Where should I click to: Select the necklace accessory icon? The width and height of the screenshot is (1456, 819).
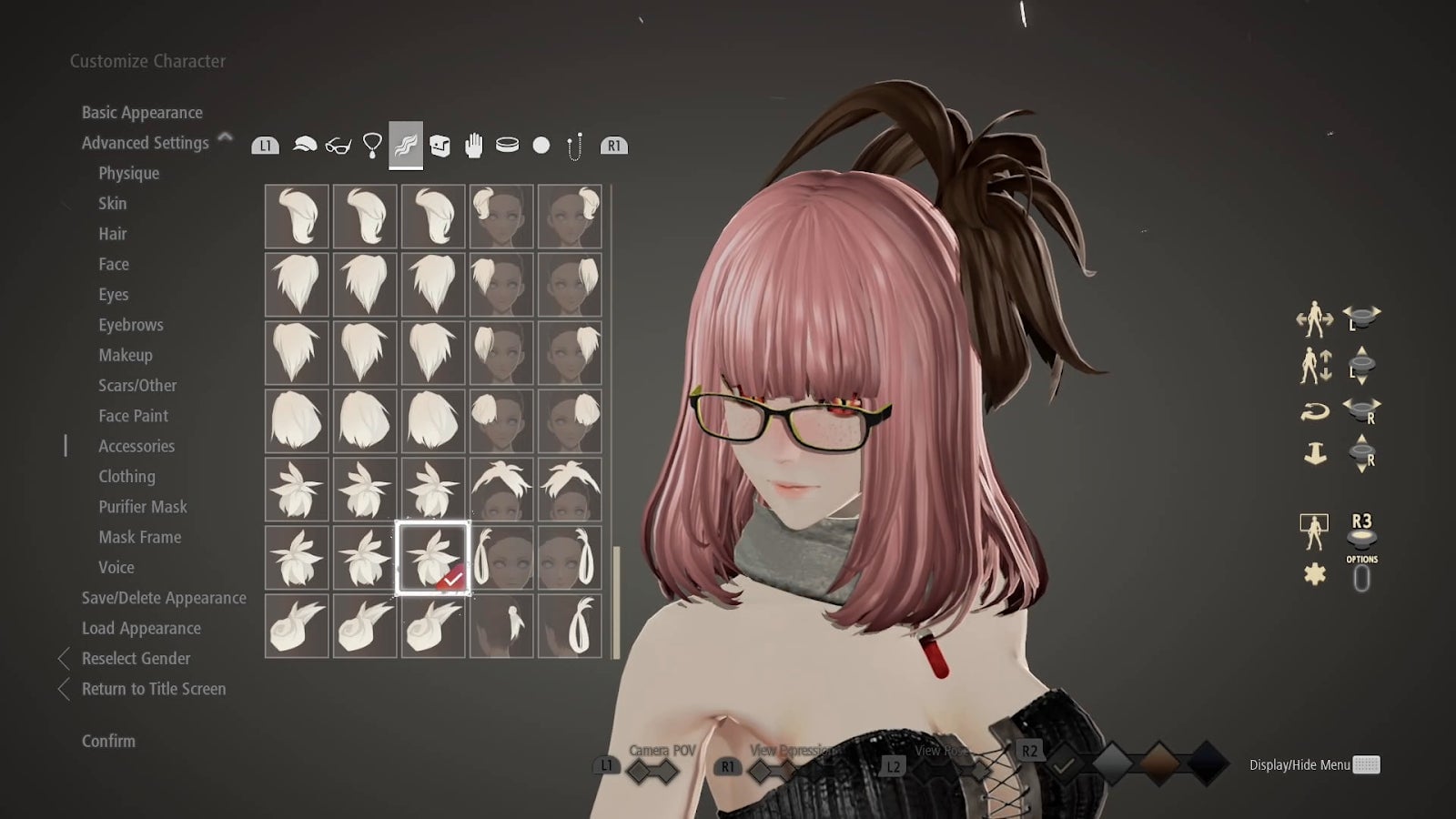372,143
